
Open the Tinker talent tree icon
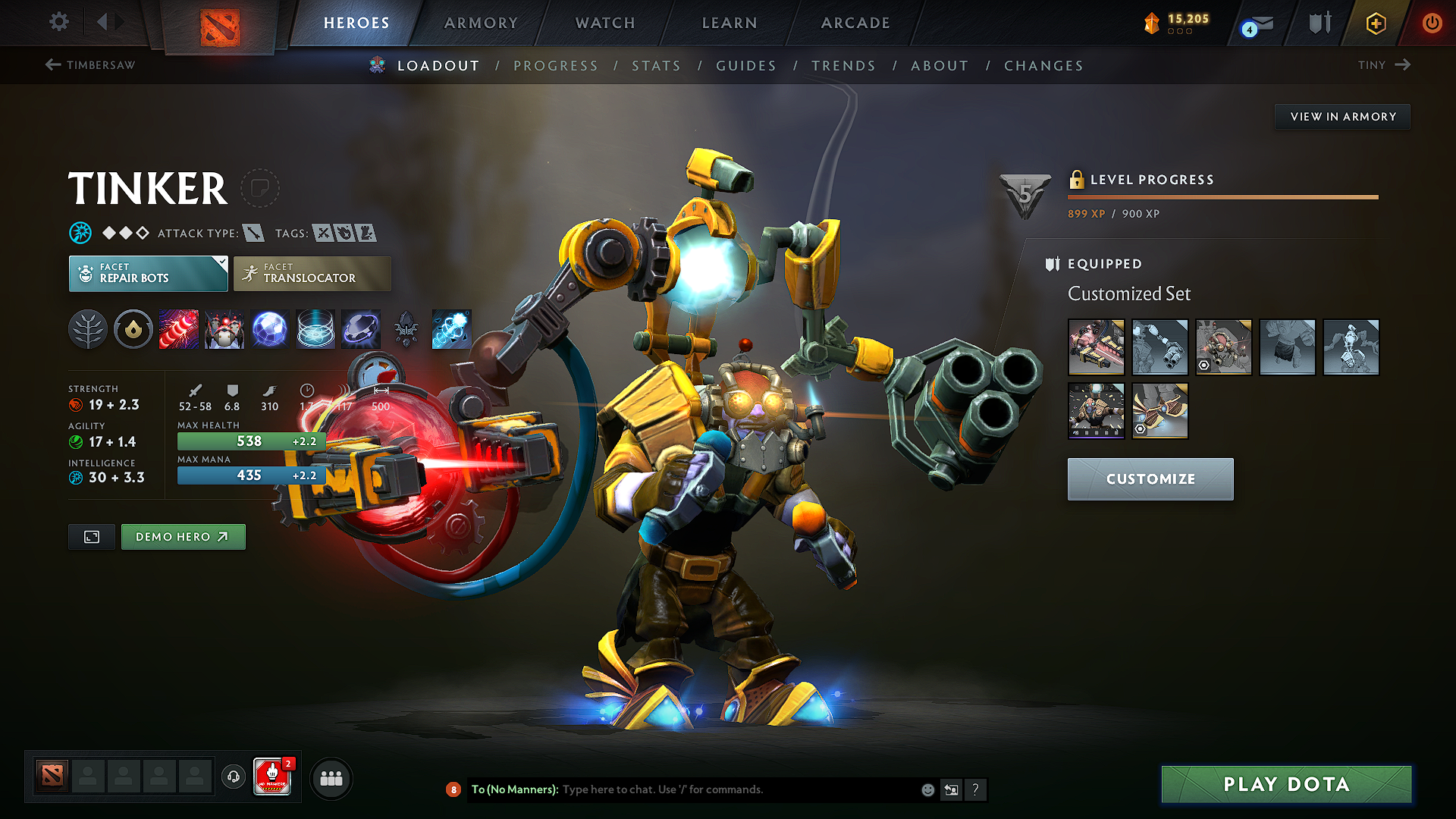tap(88, 328)
